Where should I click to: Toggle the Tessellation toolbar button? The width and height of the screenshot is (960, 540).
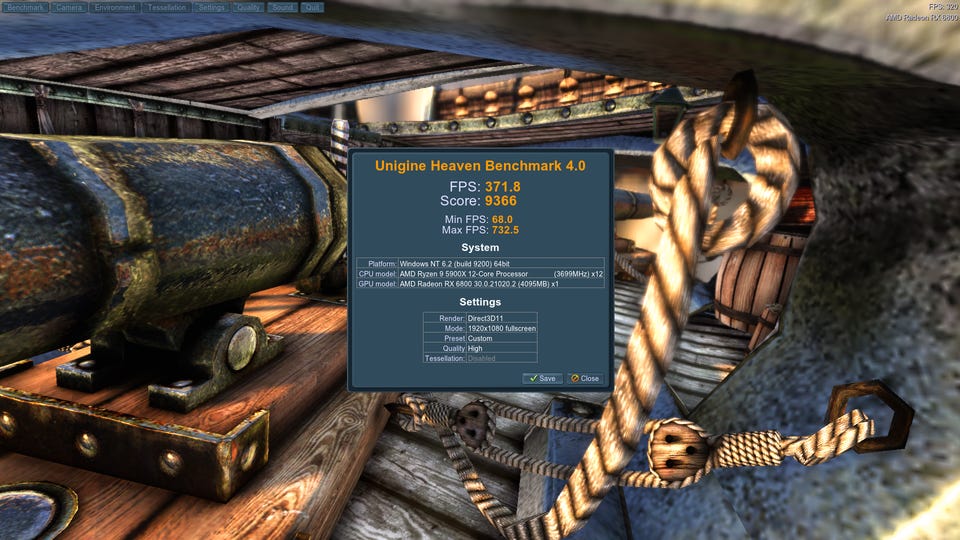[167, 7]
